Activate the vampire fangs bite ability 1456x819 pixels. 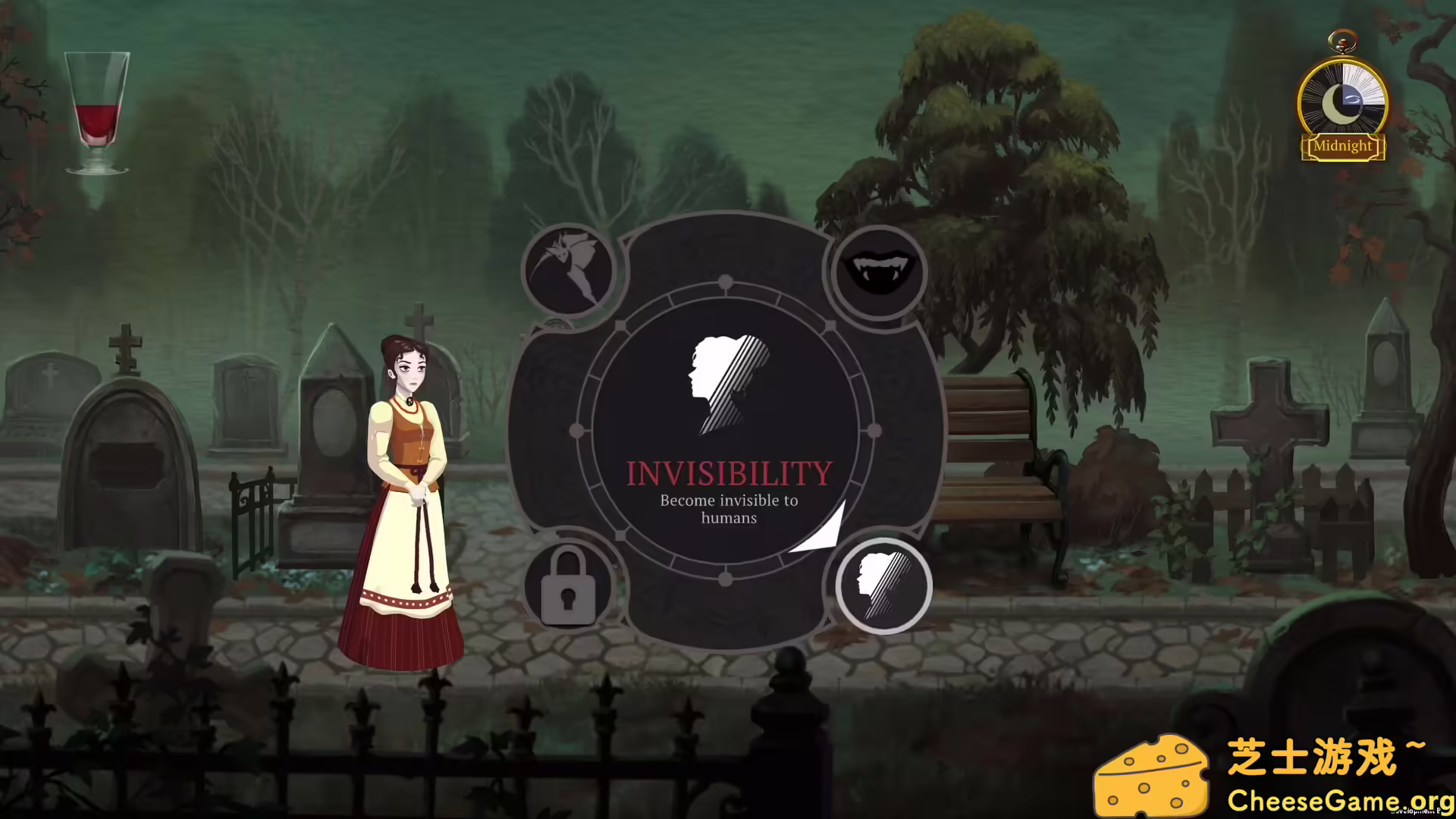(877, 271)
